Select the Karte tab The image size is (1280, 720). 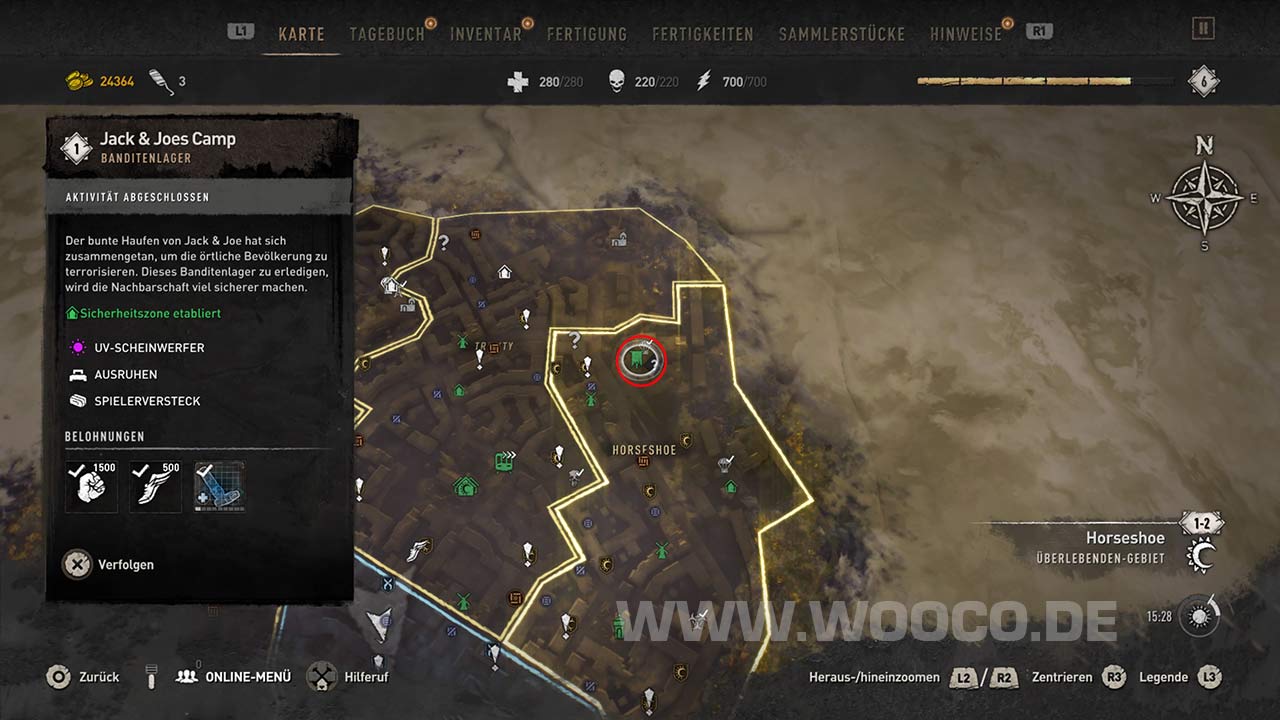coord(301,34)
